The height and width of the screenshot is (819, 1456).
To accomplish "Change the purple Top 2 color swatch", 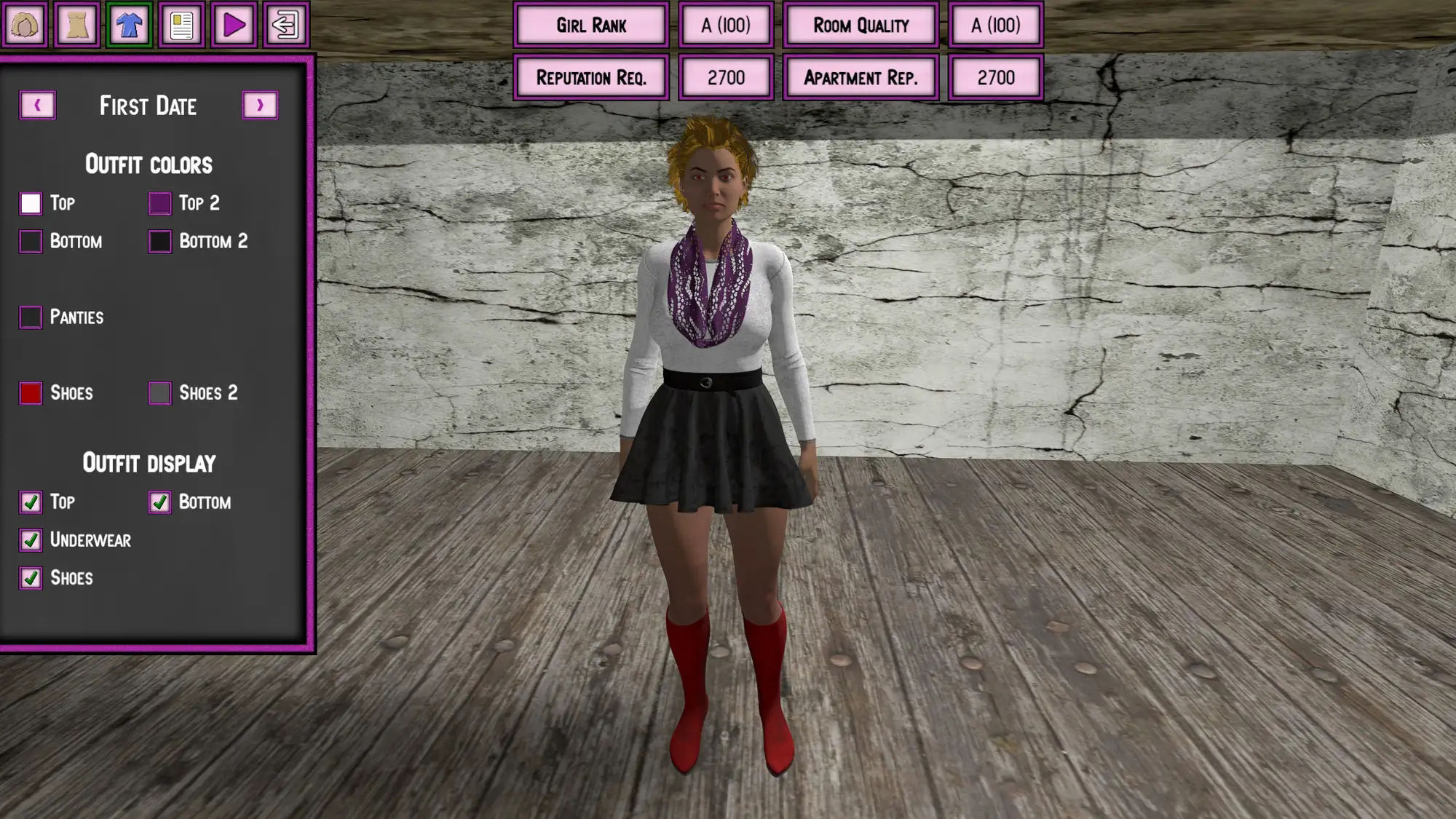I will (x=159, y=203).
